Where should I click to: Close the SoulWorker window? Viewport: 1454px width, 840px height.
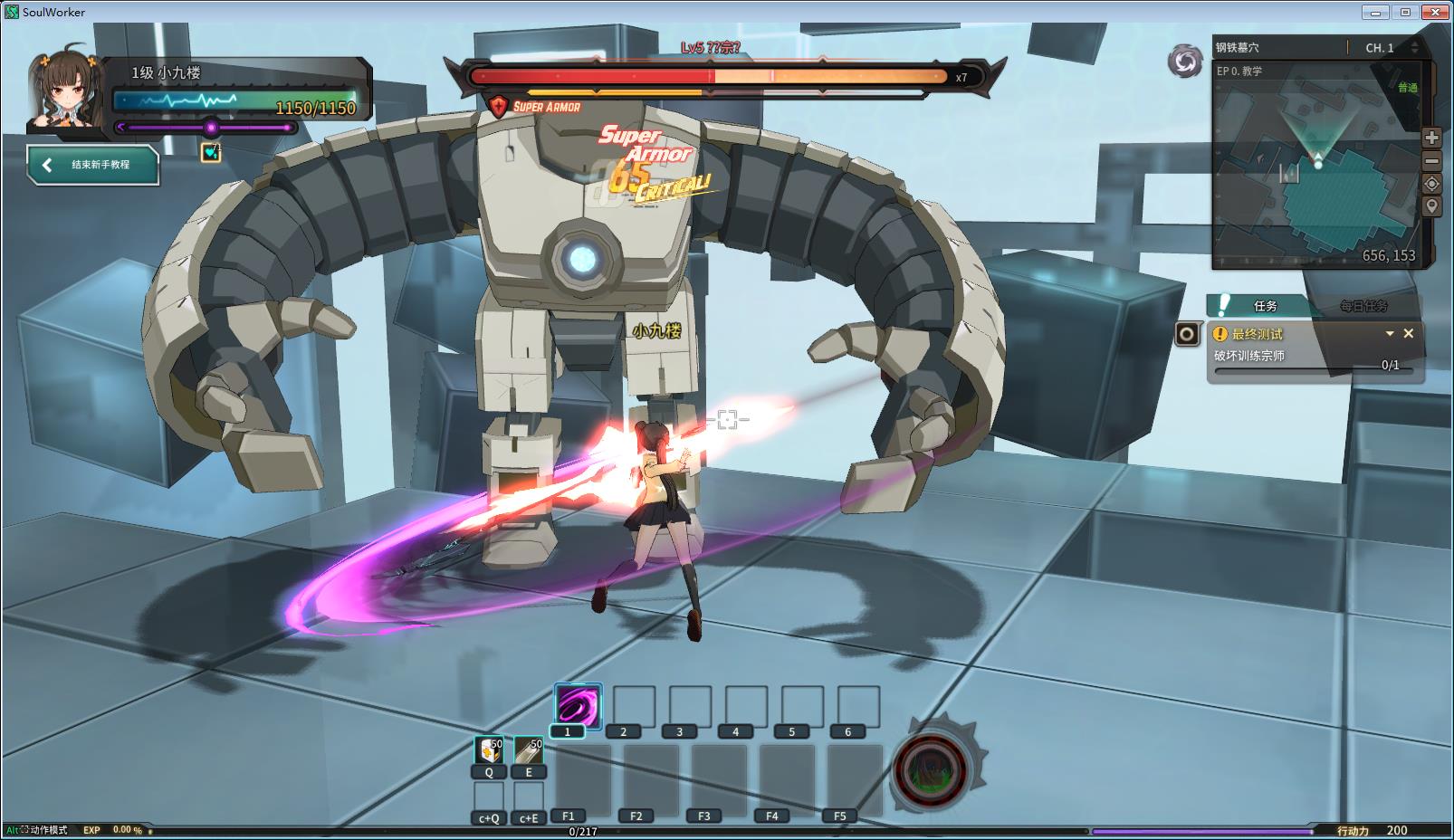(1435, 12)
